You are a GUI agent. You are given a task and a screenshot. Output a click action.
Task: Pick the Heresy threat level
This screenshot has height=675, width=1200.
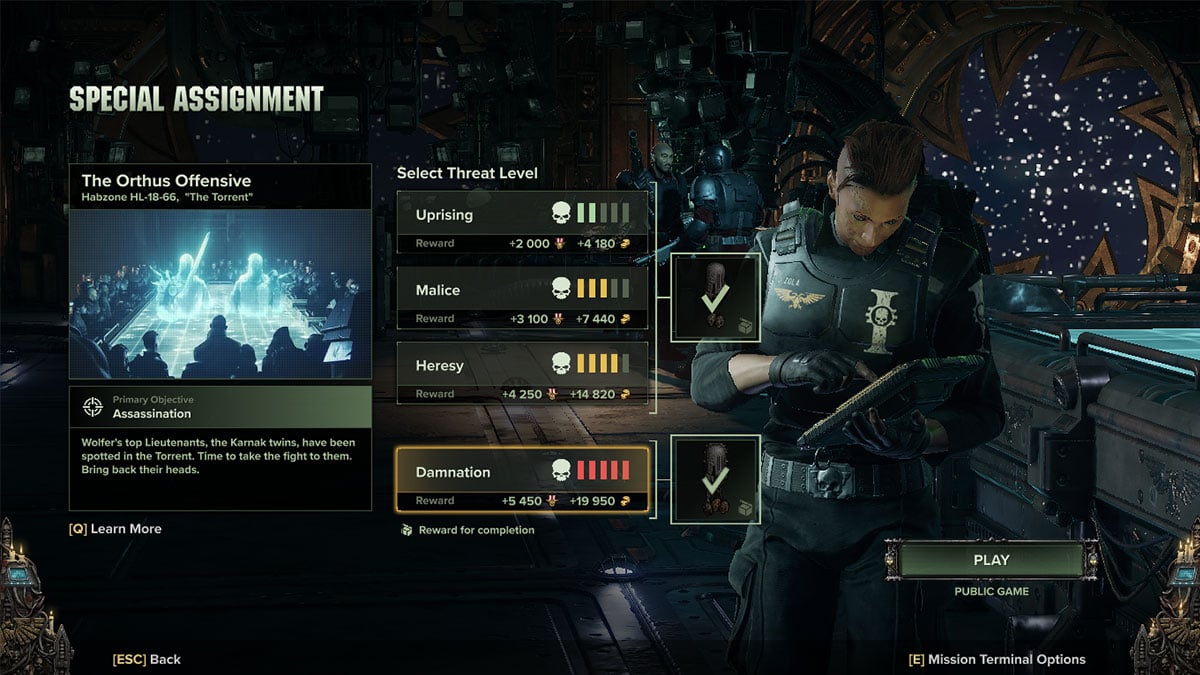(522, 367)
